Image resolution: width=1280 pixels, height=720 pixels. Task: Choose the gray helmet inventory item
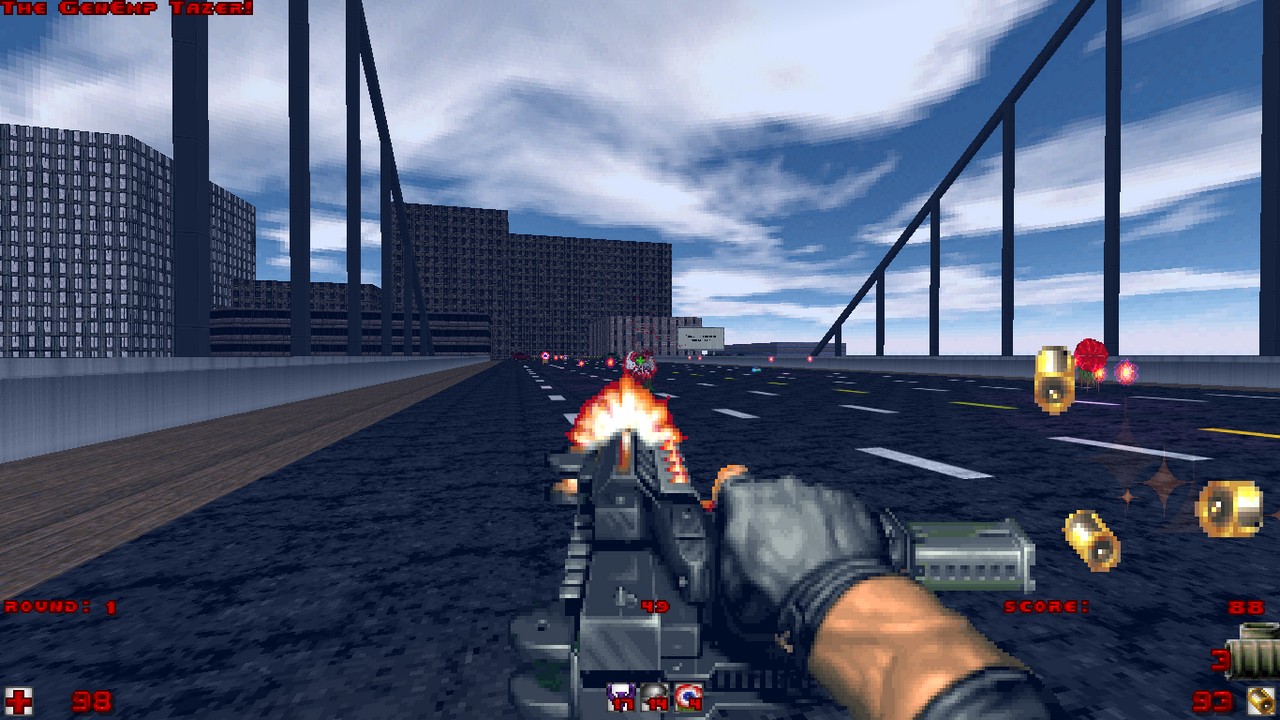click(654, 697)
